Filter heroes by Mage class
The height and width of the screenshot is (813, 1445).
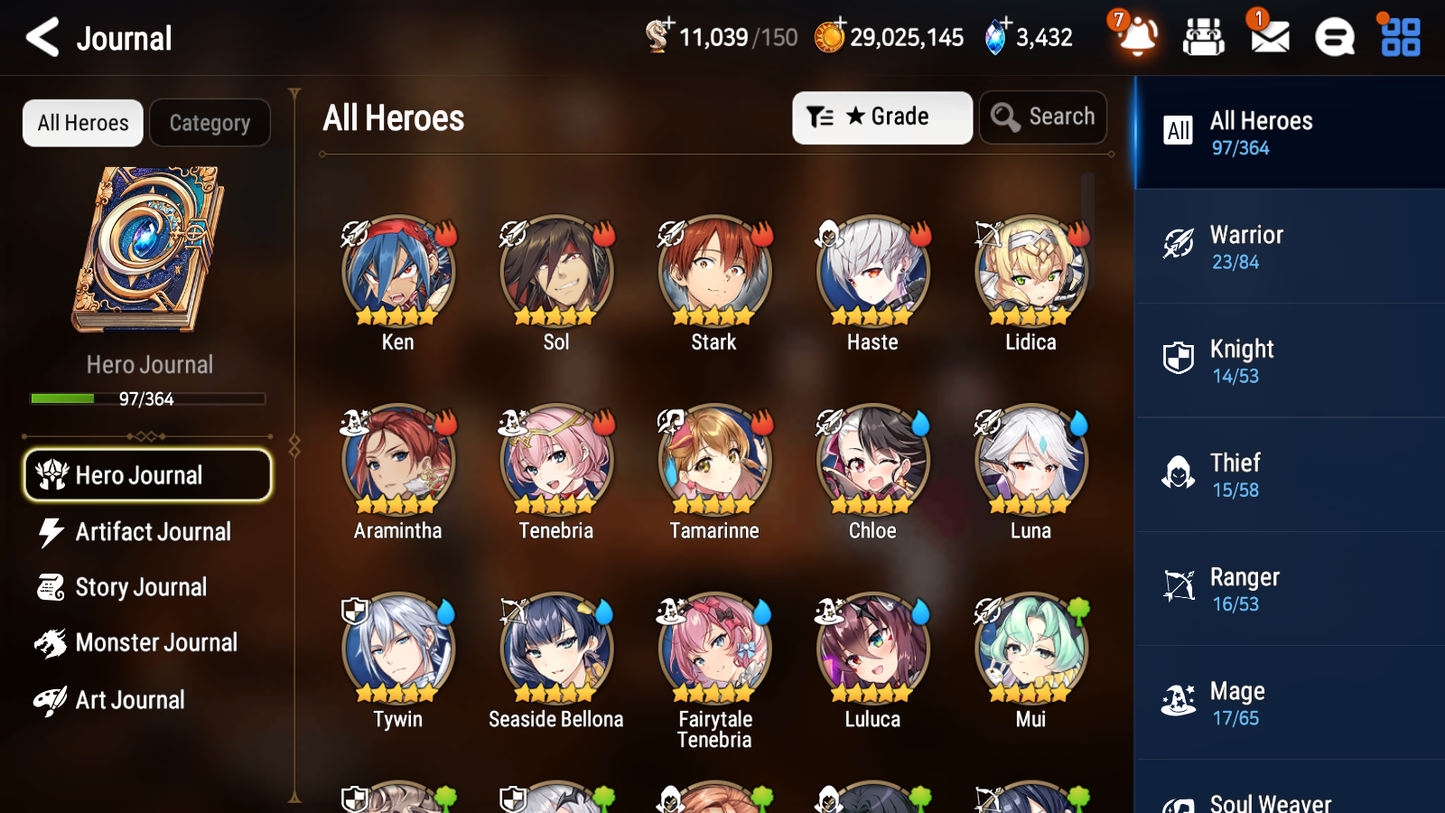tap(1289, 702)
